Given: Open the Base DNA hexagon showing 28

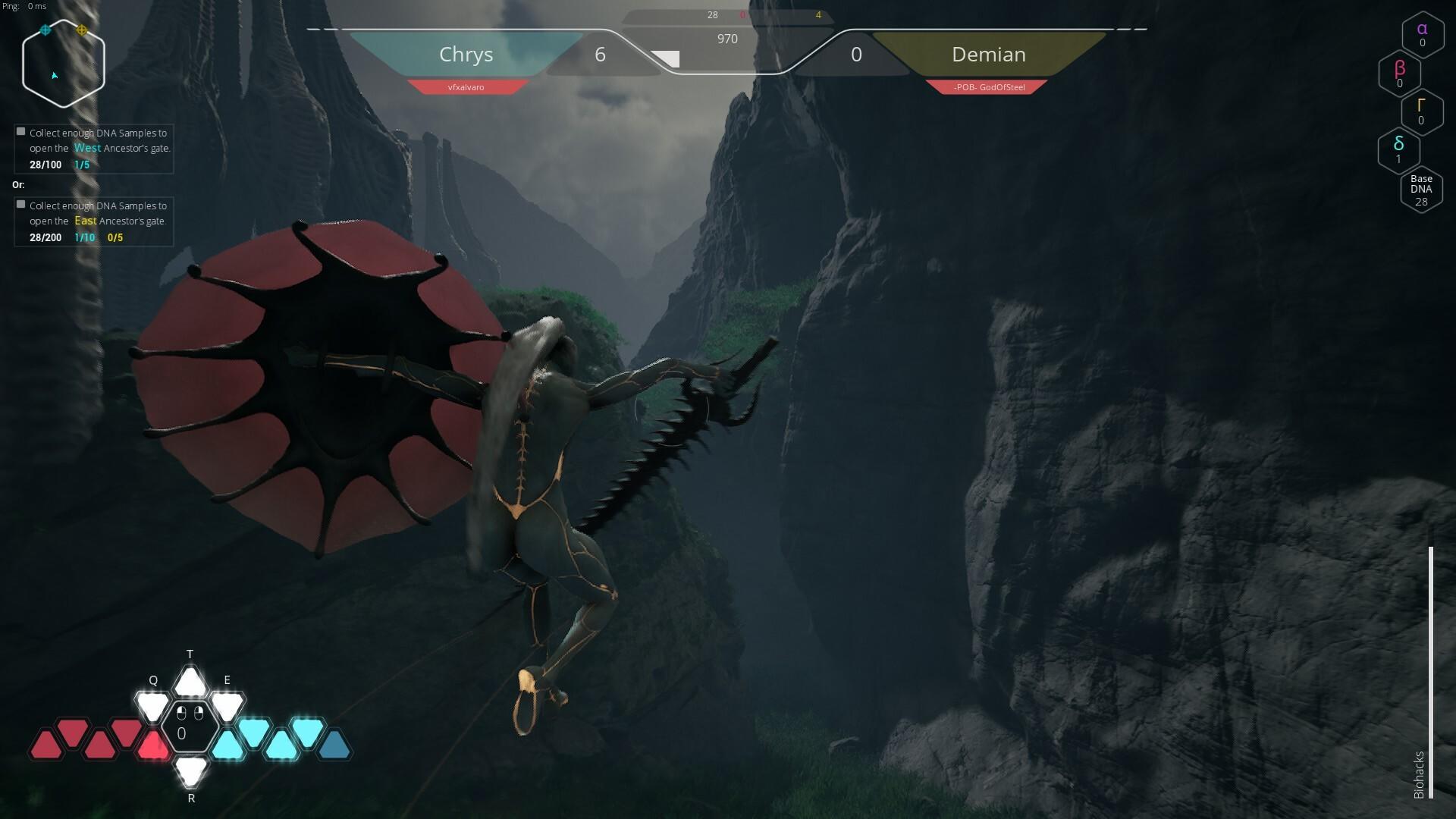Looking at the screenshot, I should pos(1422,189).
